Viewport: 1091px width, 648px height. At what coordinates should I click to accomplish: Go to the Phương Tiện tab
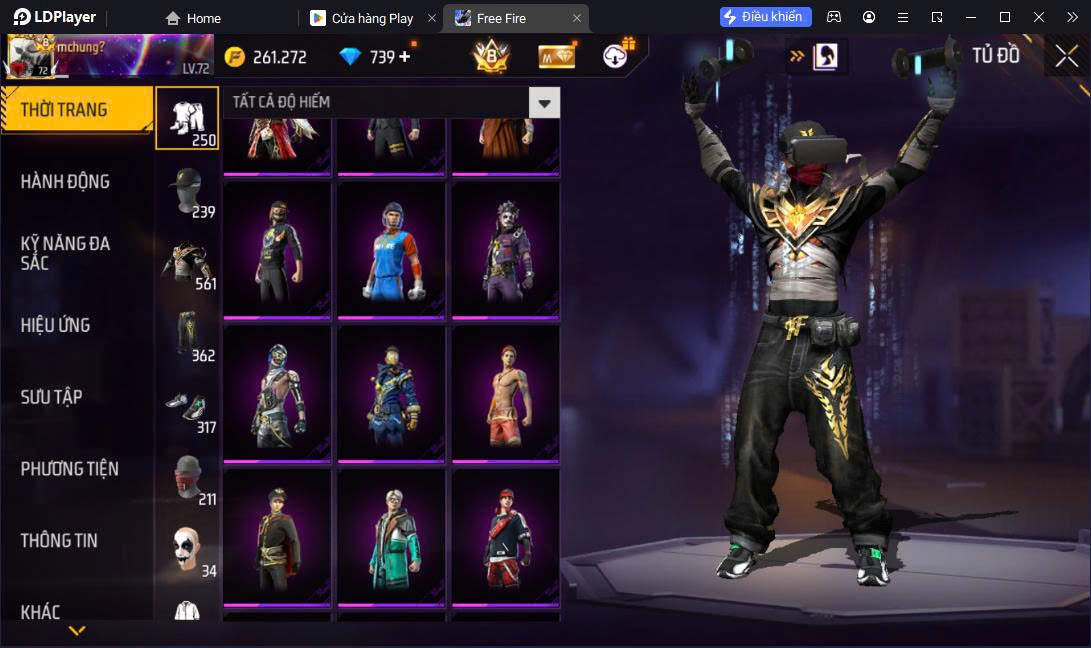(x=70, y=469)
